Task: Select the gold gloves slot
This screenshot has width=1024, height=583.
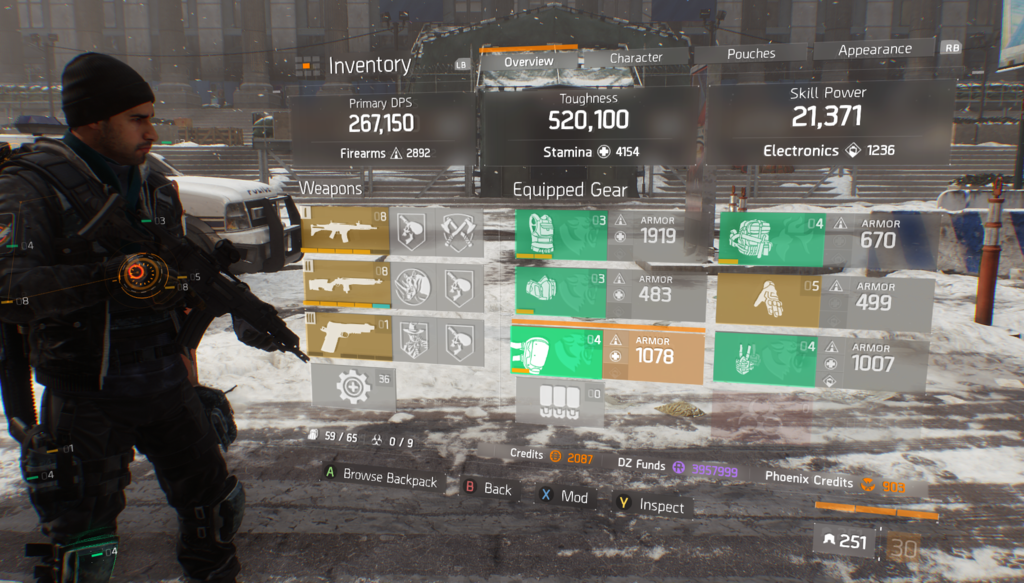Action: 768,299
